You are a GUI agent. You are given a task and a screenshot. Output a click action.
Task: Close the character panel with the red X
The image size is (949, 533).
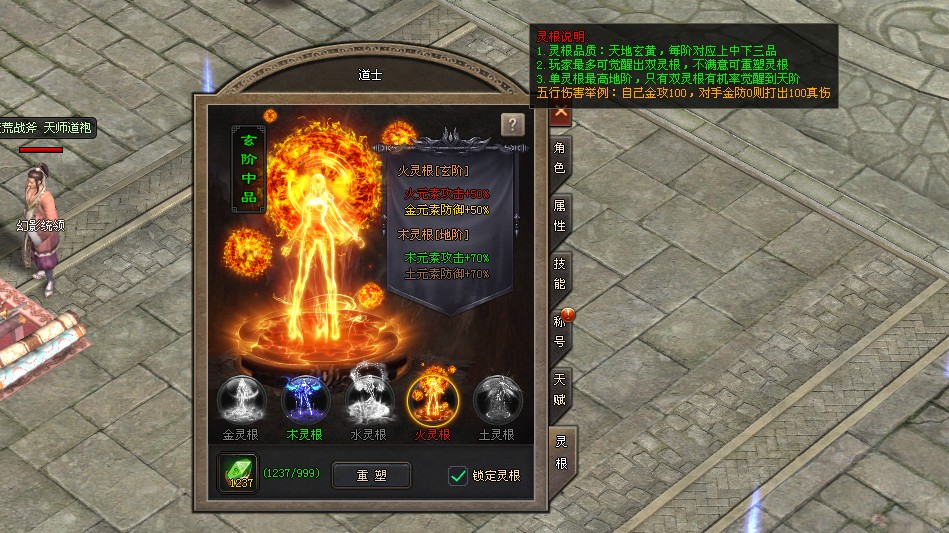561,112
